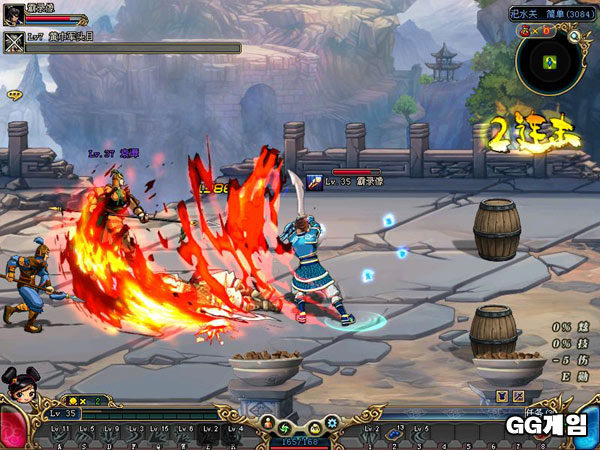Select the crossed-swords enemy target portrait
The height and width of the screenshot is (450, 600).
(x=14, y=42)
